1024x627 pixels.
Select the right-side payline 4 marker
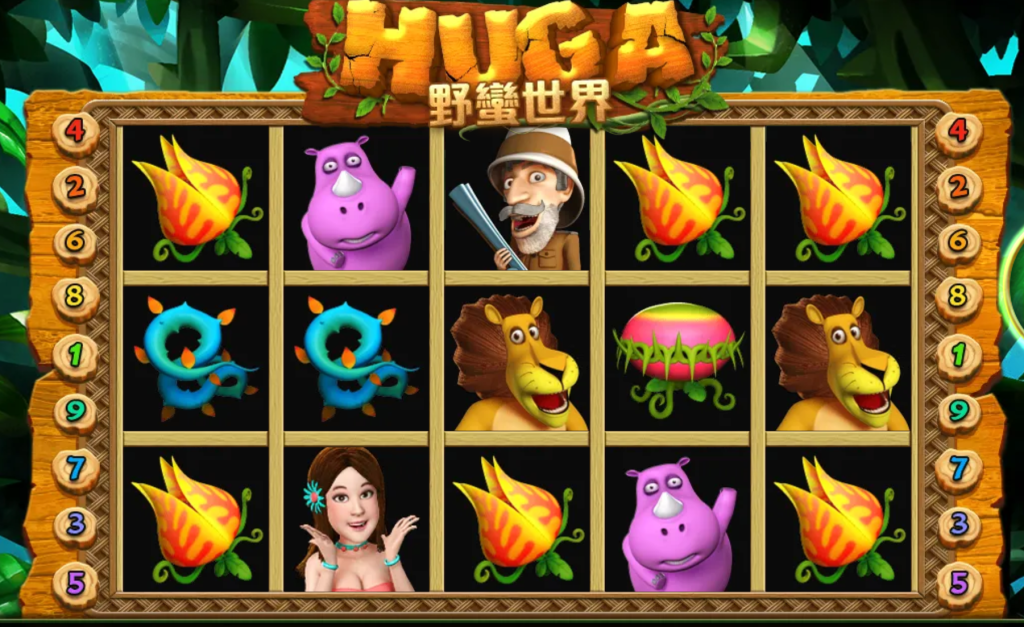(x=959, y=132)
